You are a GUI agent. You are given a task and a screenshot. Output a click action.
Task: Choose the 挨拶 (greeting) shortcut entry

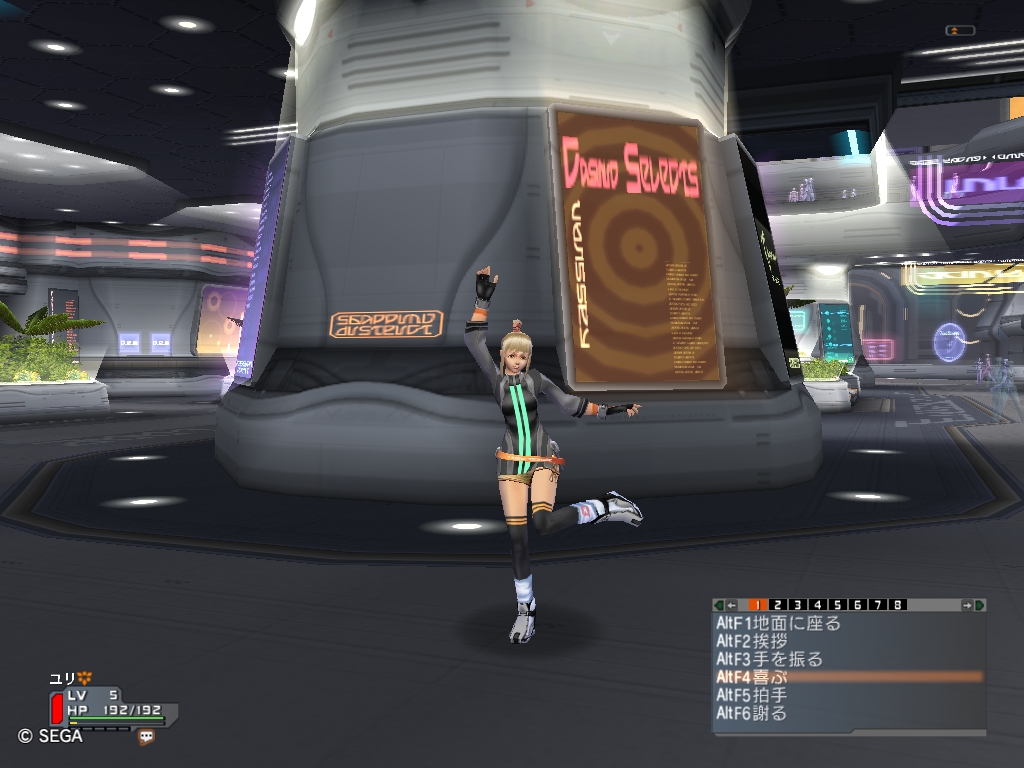click(762, 641)
